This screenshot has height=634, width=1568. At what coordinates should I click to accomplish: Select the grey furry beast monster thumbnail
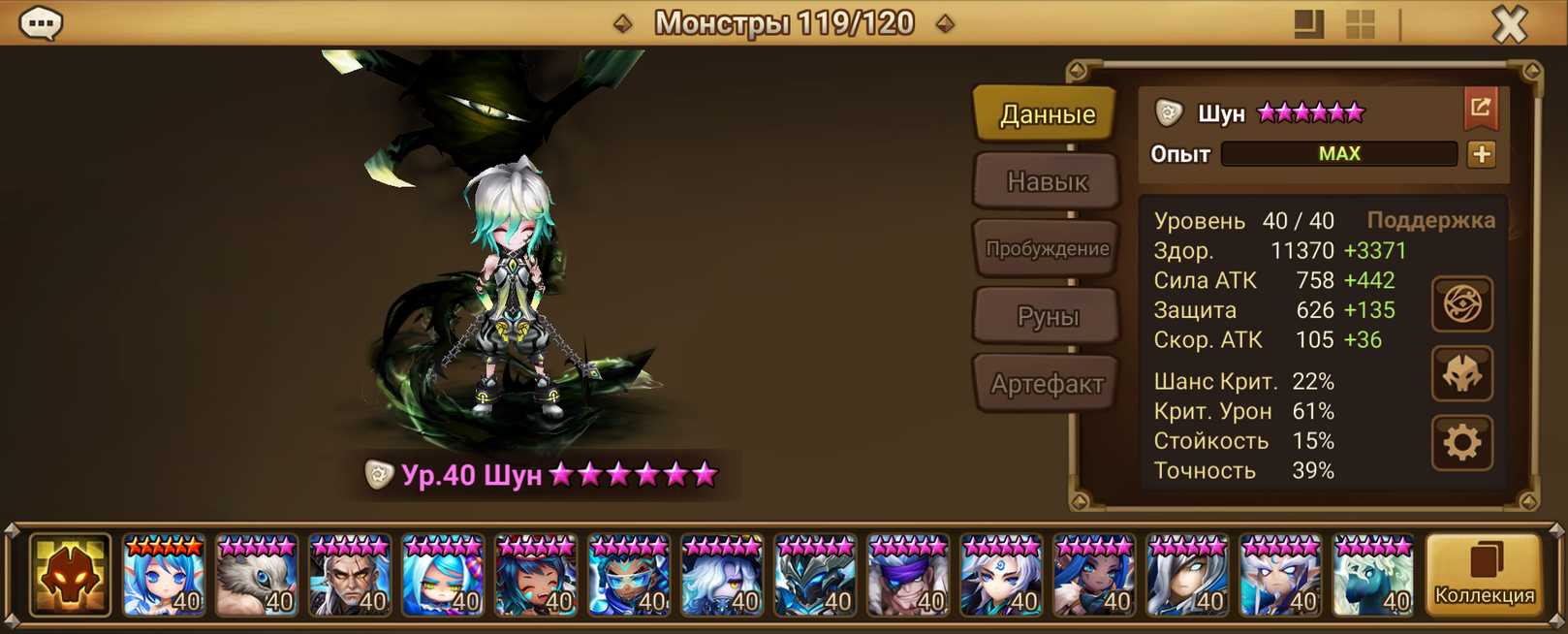(257, 576)
